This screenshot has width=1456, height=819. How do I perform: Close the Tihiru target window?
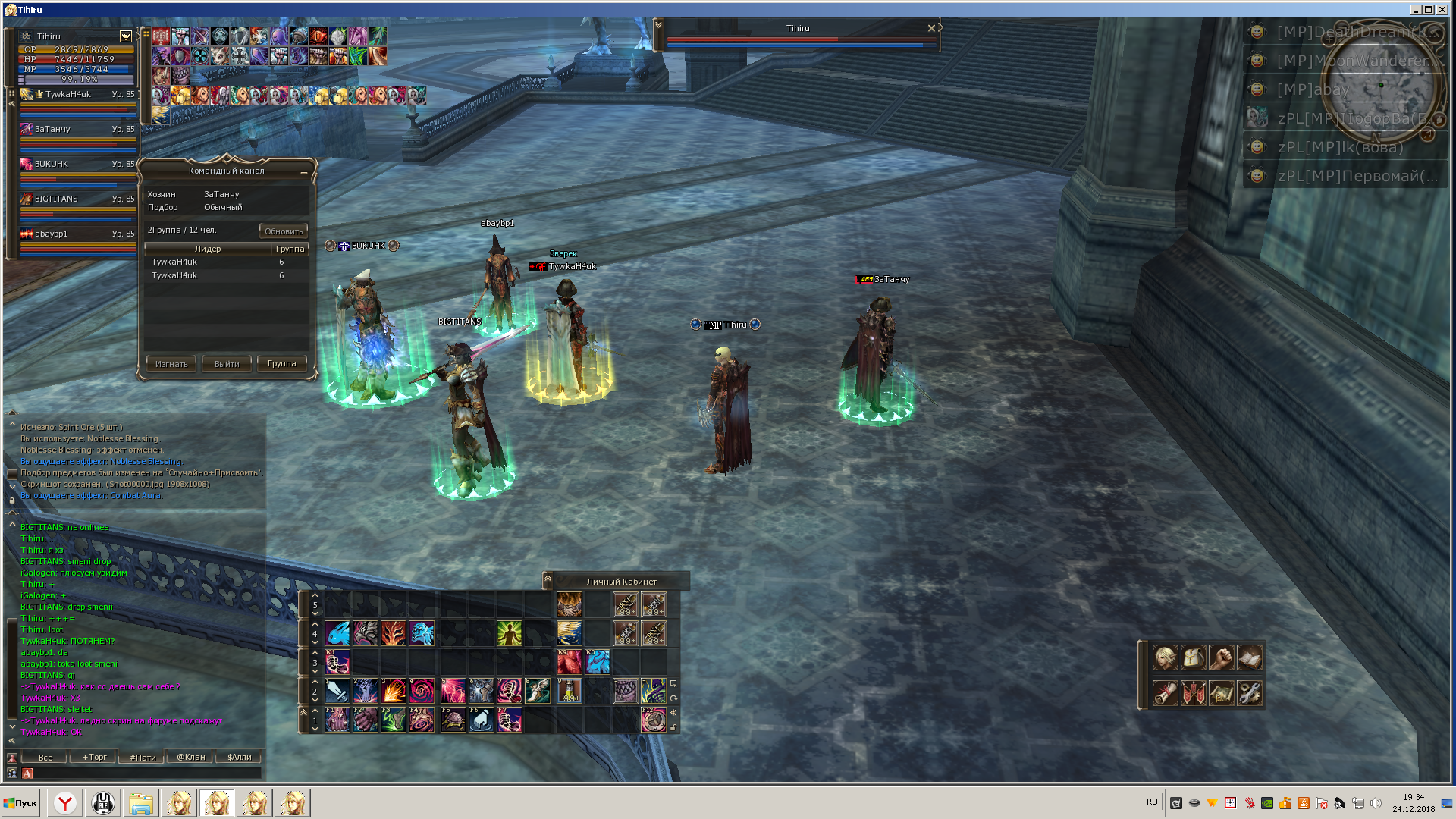[x=931, y=28]
